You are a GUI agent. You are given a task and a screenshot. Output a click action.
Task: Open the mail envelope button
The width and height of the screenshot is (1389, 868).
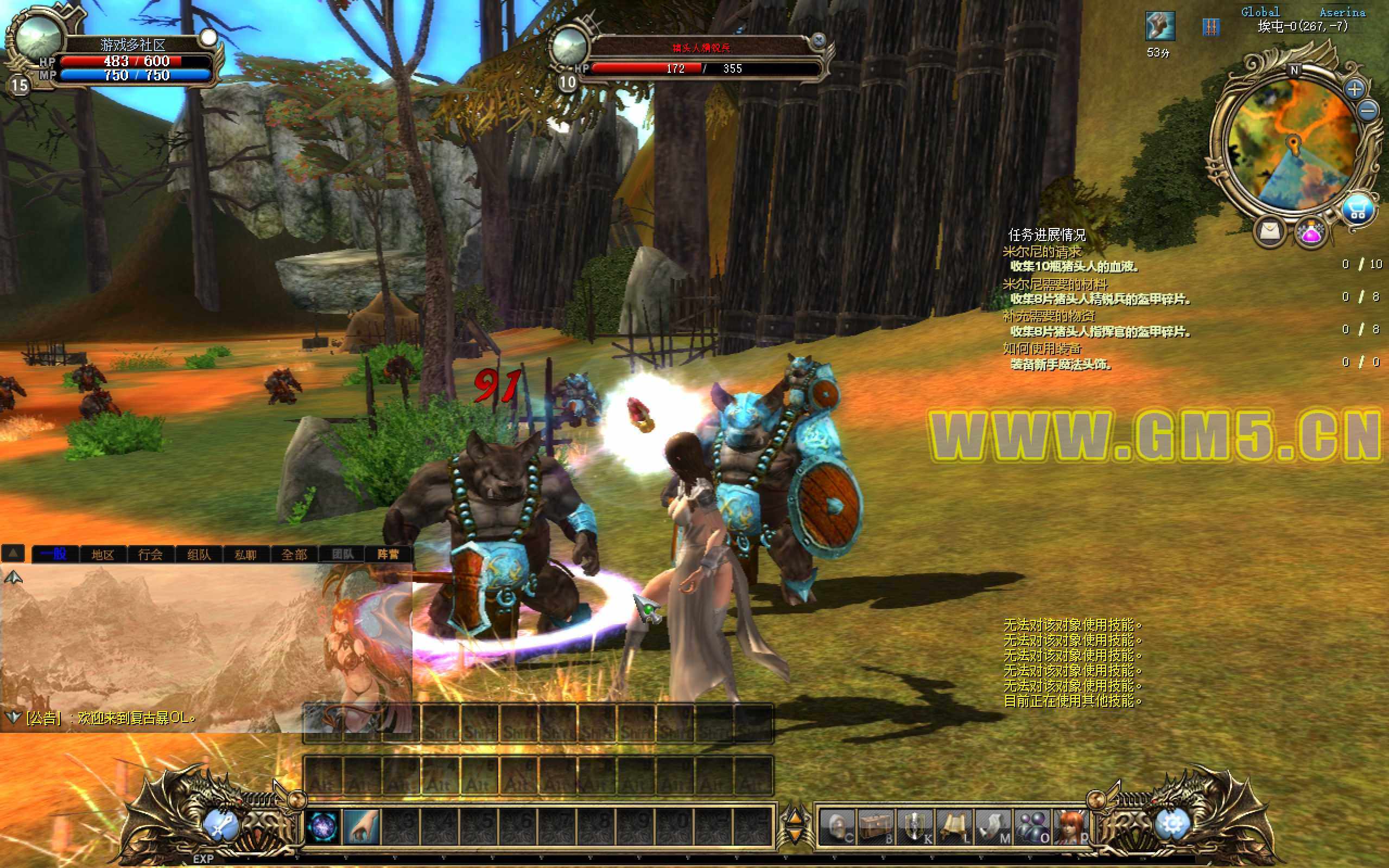tap(1271, 231)
